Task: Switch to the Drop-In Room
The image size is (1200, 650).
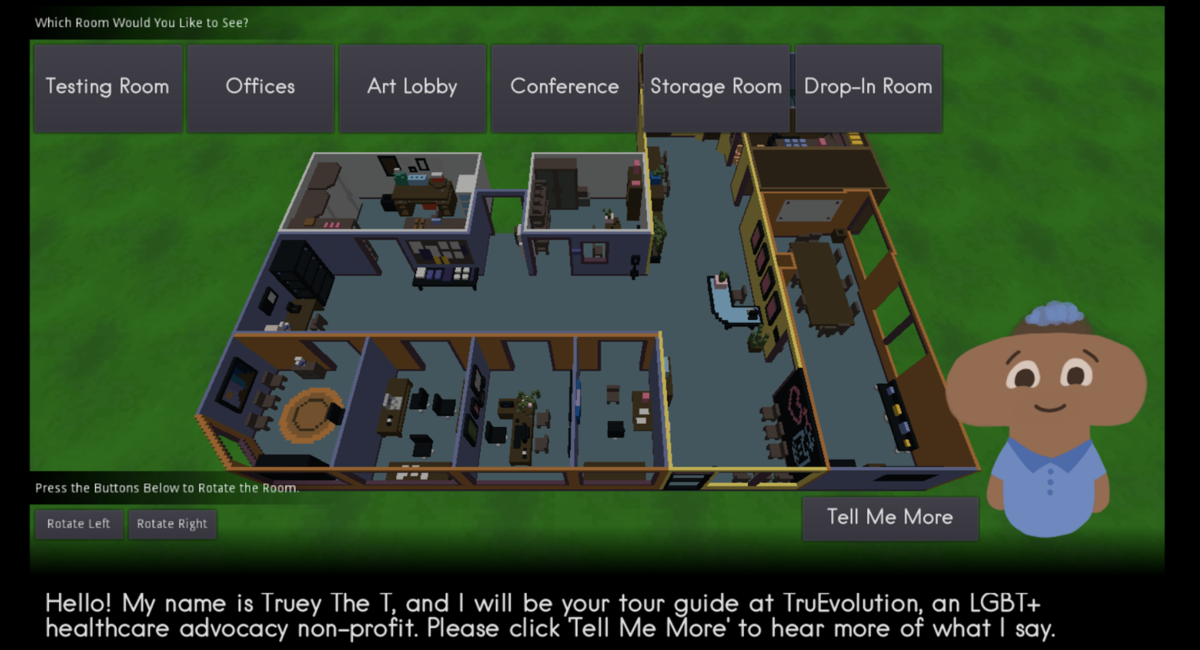Action: tap(868, 87)
